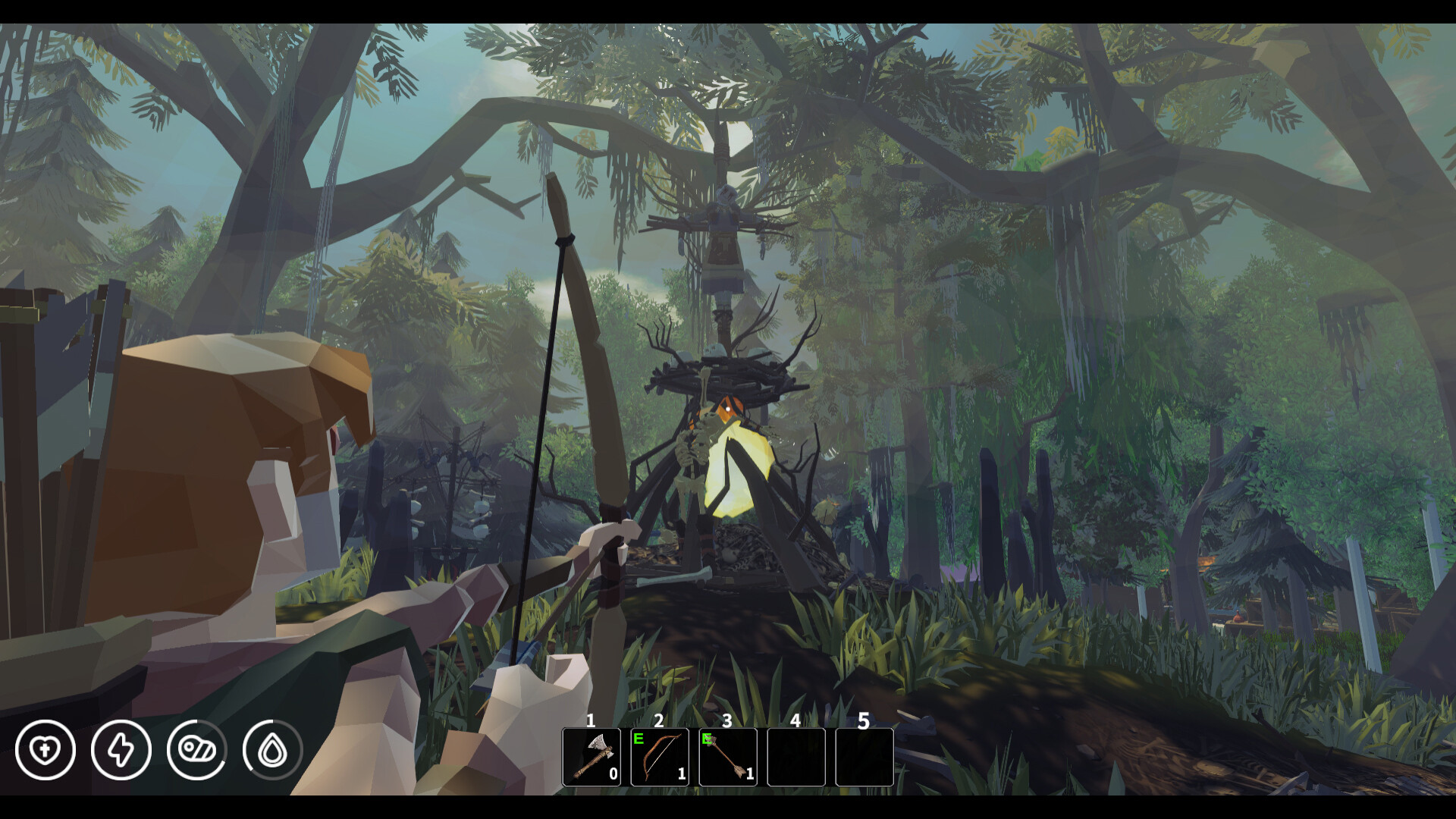Select the axe in hotbar slot 1
Screen dimensions: 1456x819
coord(591,757)
